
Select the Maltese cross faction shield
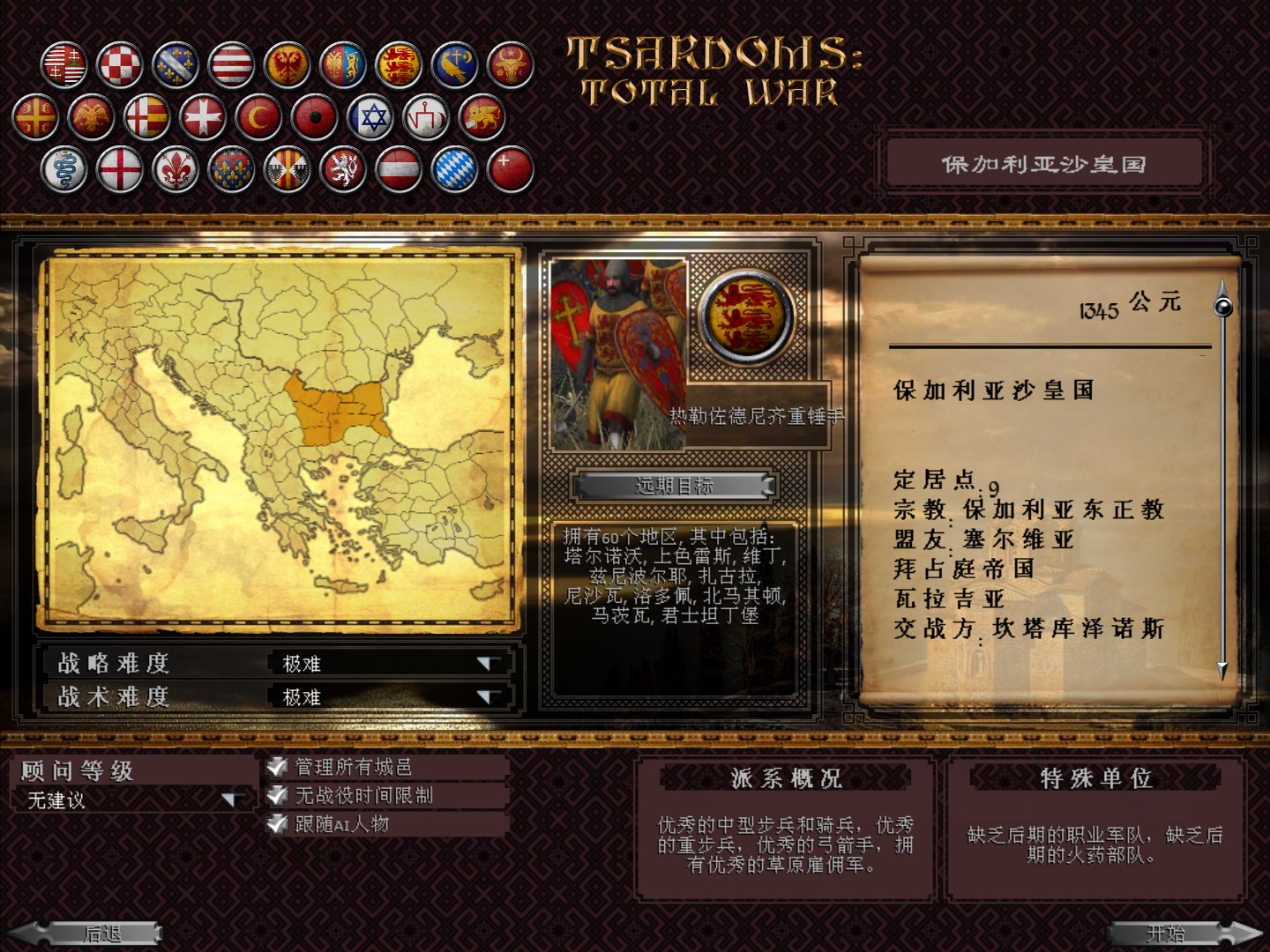[x=204, y=117]
